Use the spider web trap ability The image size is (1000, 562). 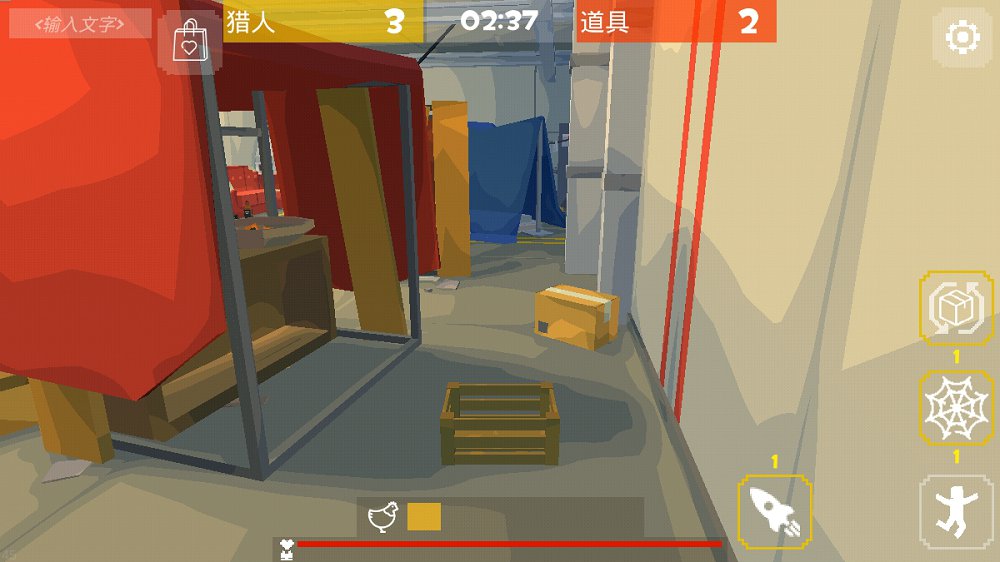(x=956, y=407)
